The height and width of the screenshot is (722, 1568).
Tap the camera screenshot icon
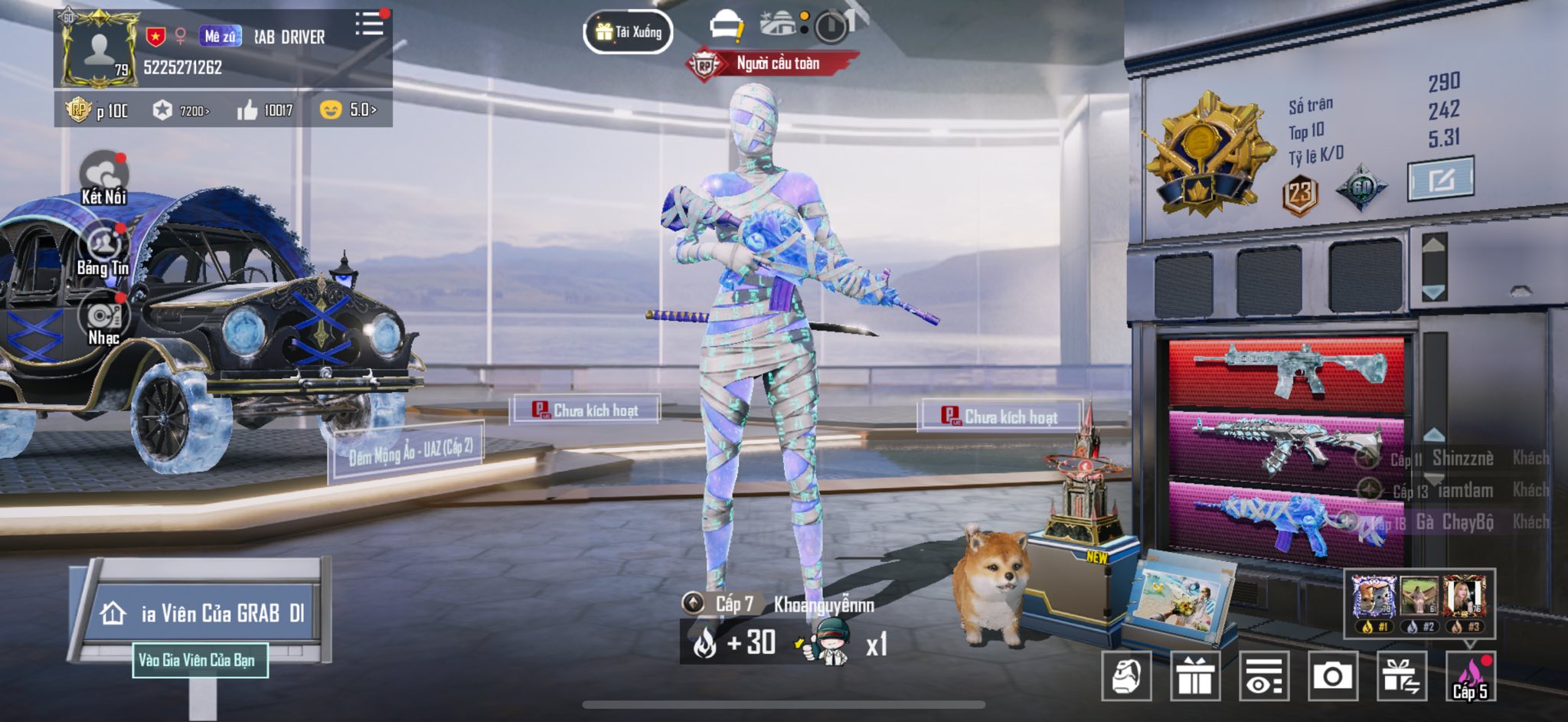tap(1332, 676)
